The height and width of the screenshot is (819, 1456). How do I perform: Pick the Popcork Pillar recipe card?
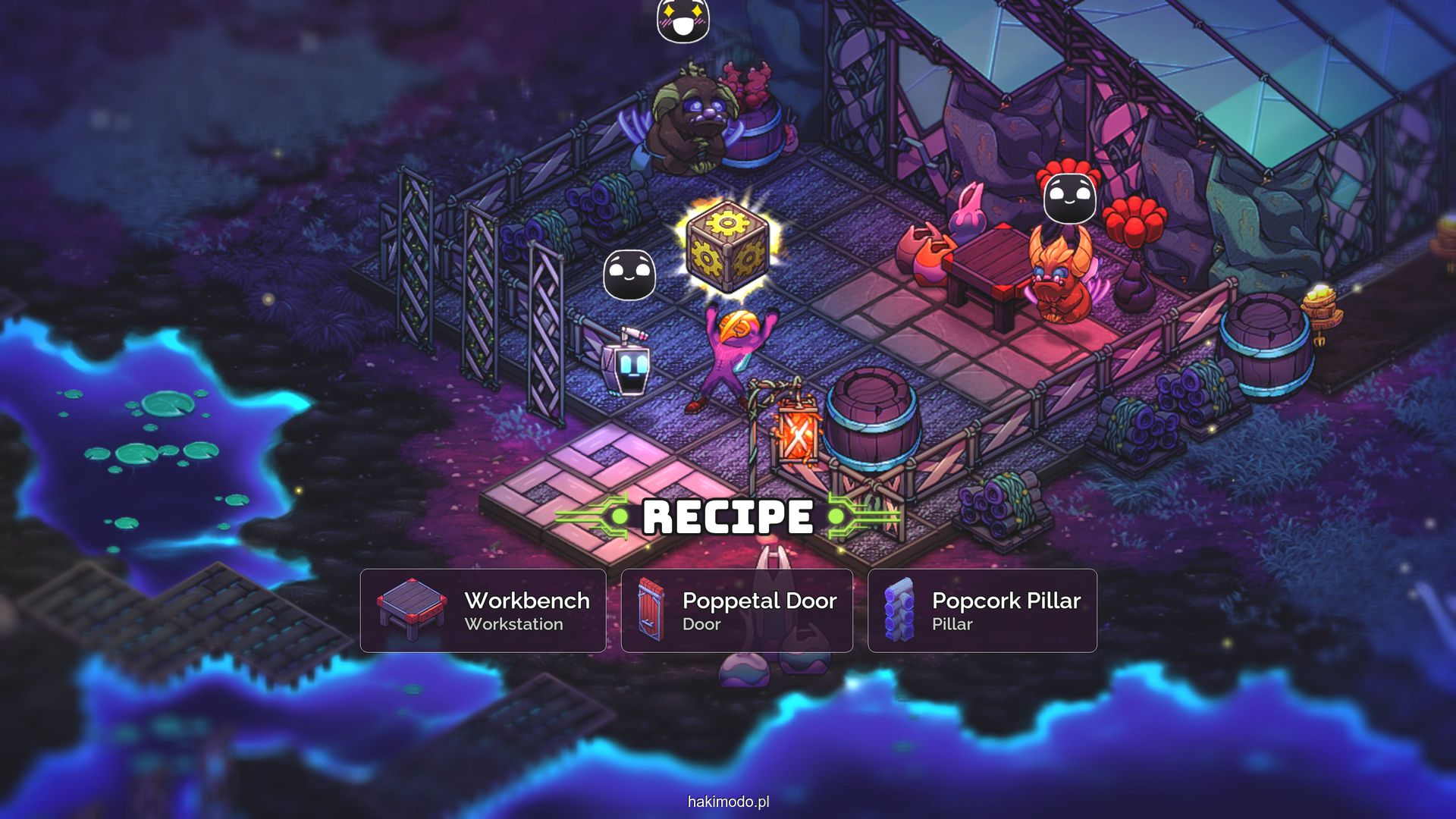click(x=982, y=610)
